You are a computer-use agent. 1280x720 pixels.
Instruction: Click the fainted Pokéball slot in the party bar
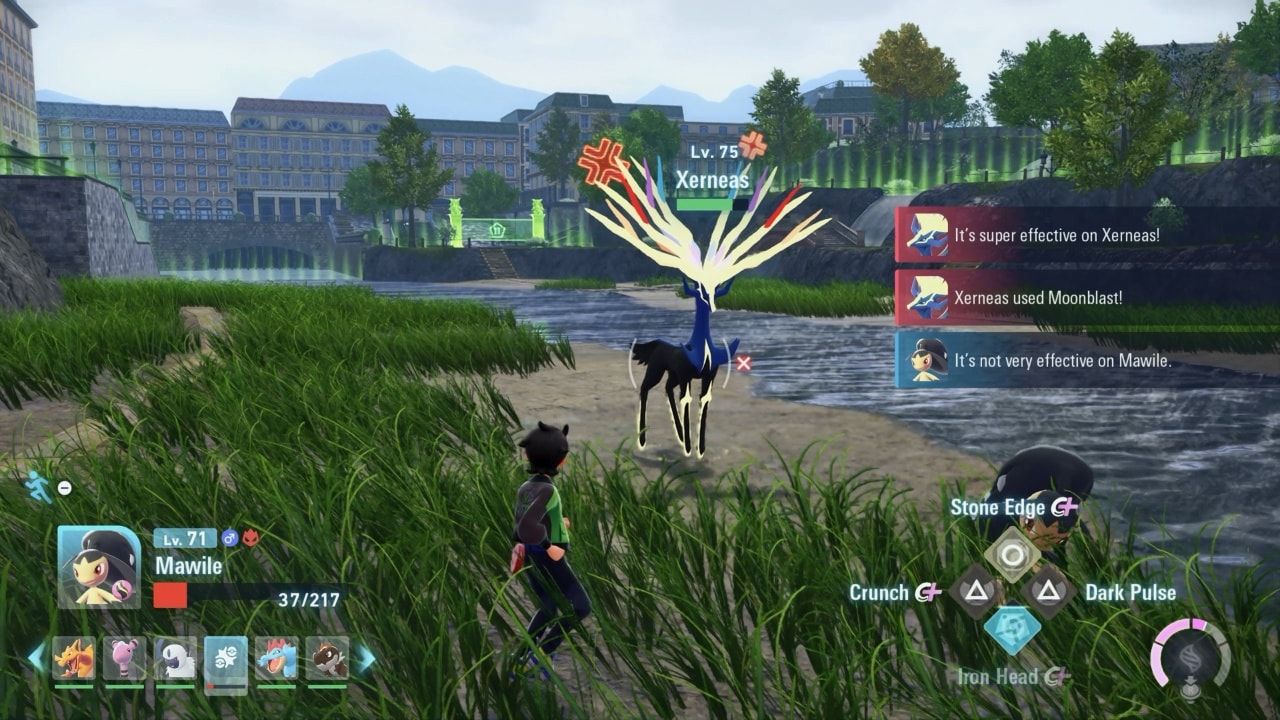226,657
